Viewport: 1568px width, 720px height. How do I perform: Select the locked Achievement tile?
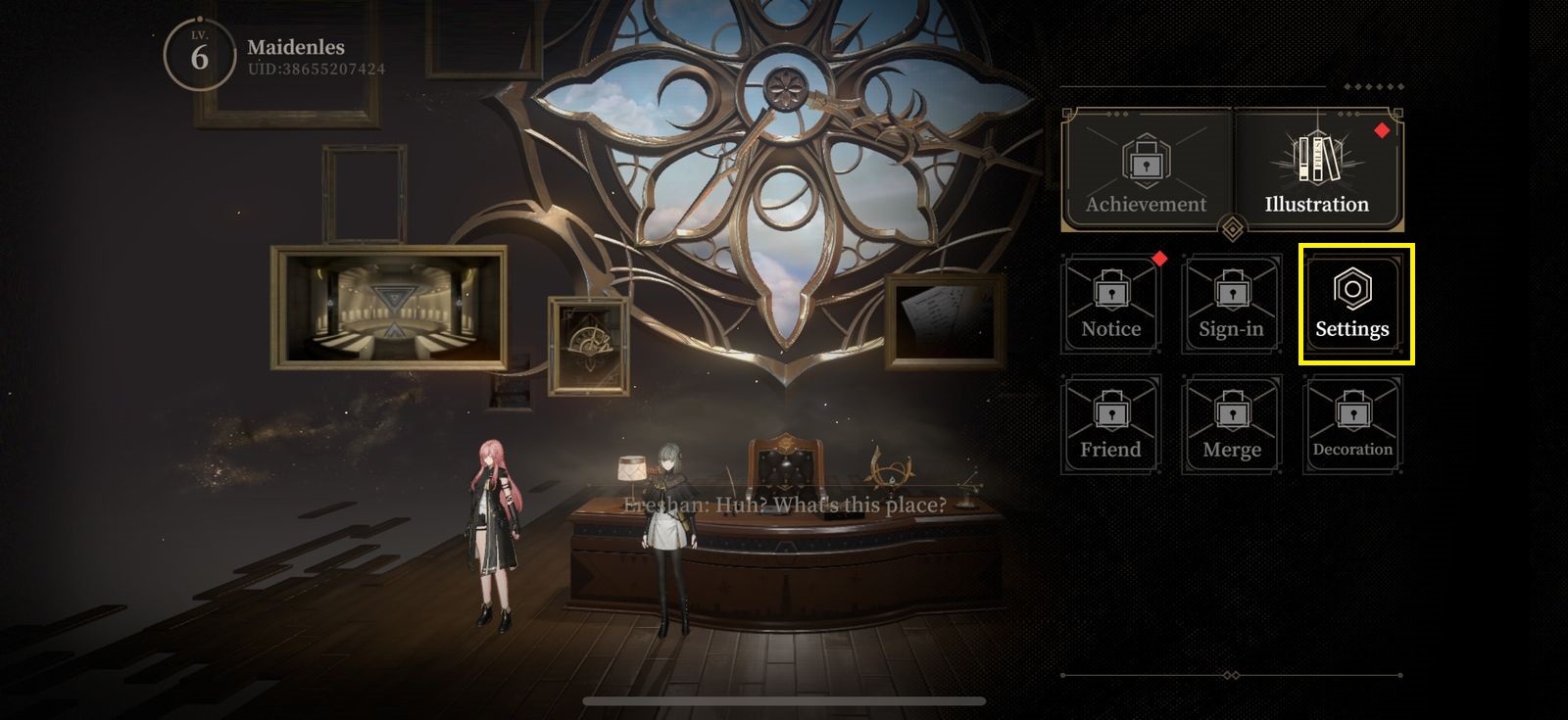1147,169
